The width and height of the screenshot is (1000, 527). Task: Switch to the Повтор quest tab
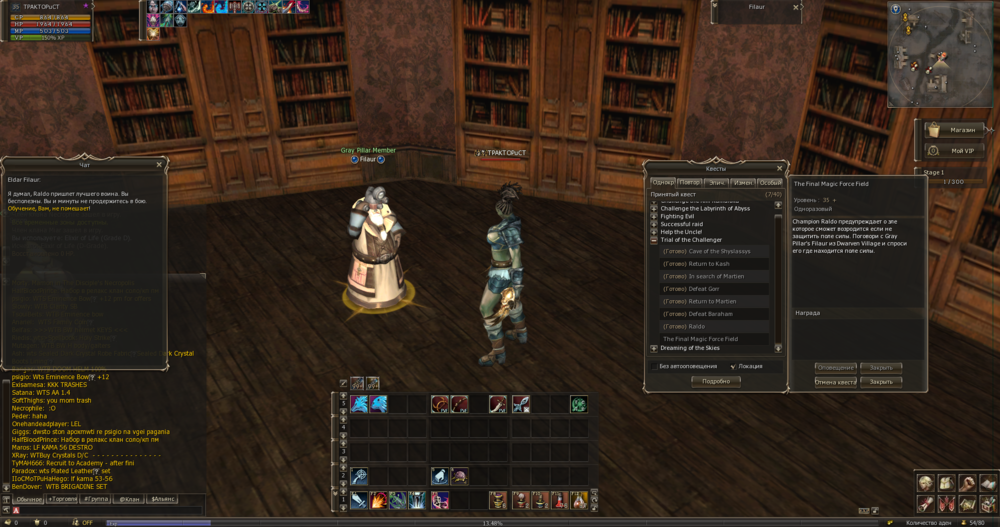pyautogui.click(x=689, y=183)
